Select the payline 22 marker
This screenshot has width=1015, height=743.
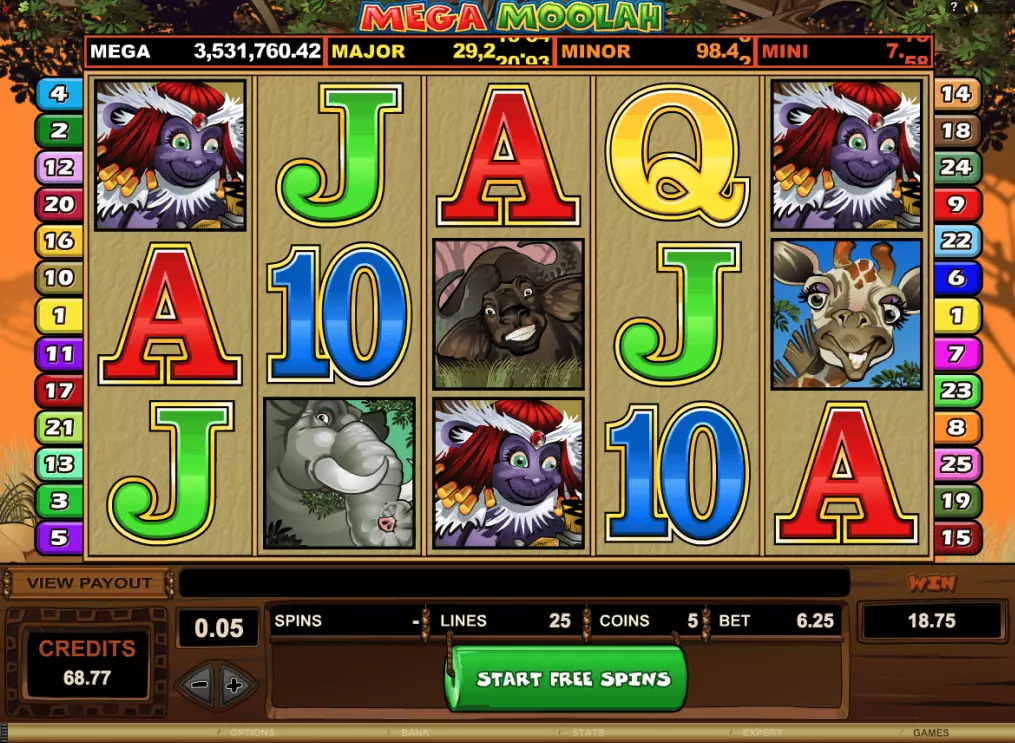pyautogui.click(x=956, y=241)
